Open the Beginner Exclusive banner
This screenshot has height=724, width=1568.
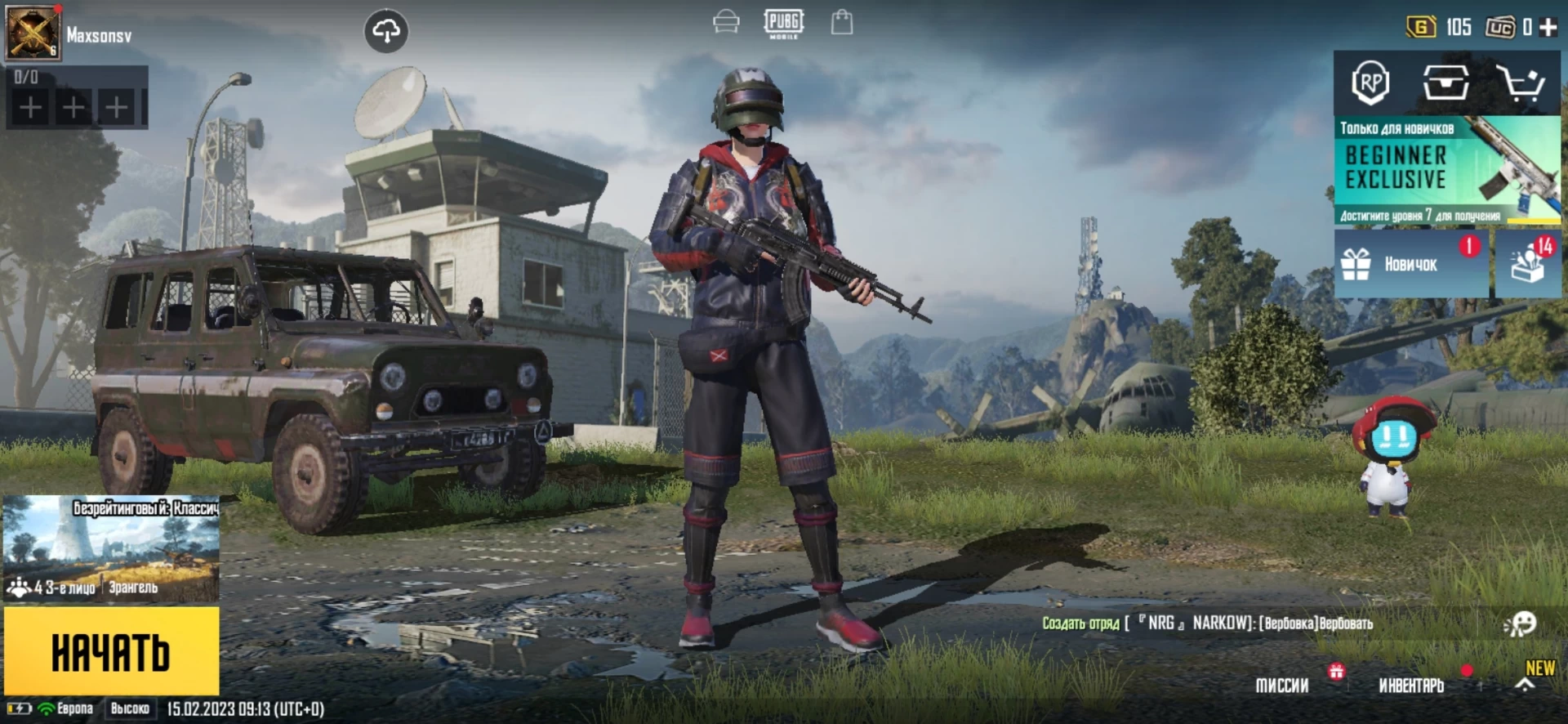click(1446, 171)
